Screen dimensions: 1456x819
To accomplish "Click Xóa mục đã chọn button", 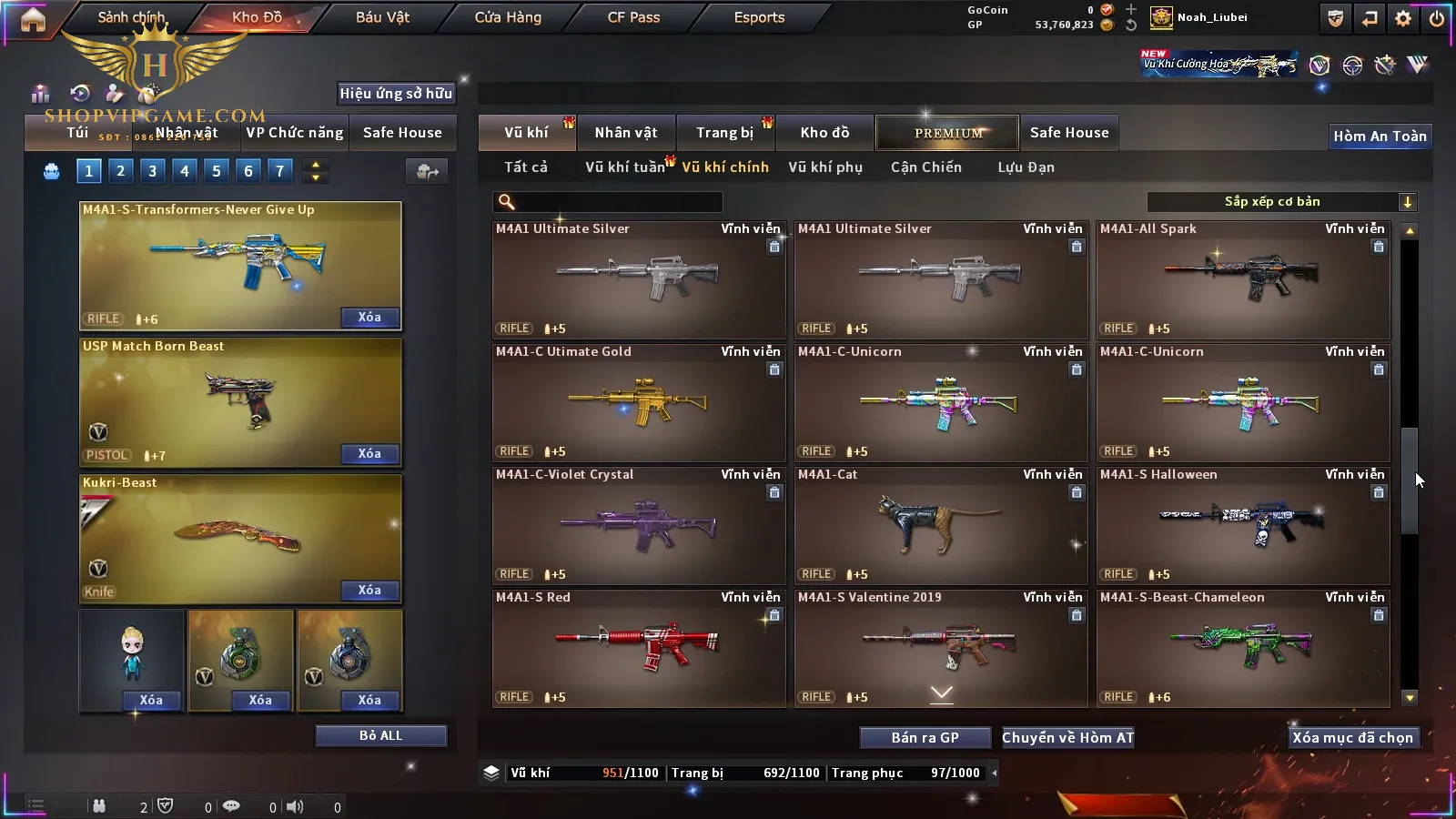I will point(1352,738).
